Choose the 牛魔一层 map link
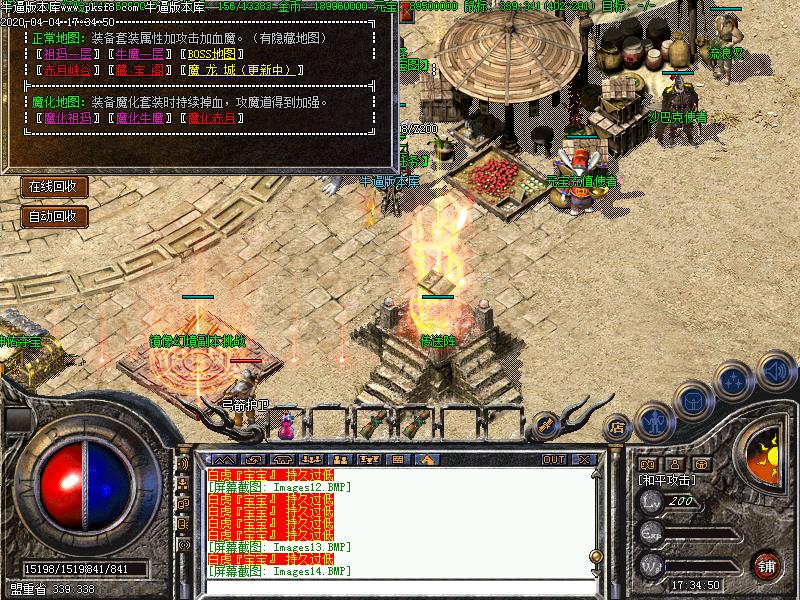The height and width of the screenshot is (600, 800). (138, 54)
